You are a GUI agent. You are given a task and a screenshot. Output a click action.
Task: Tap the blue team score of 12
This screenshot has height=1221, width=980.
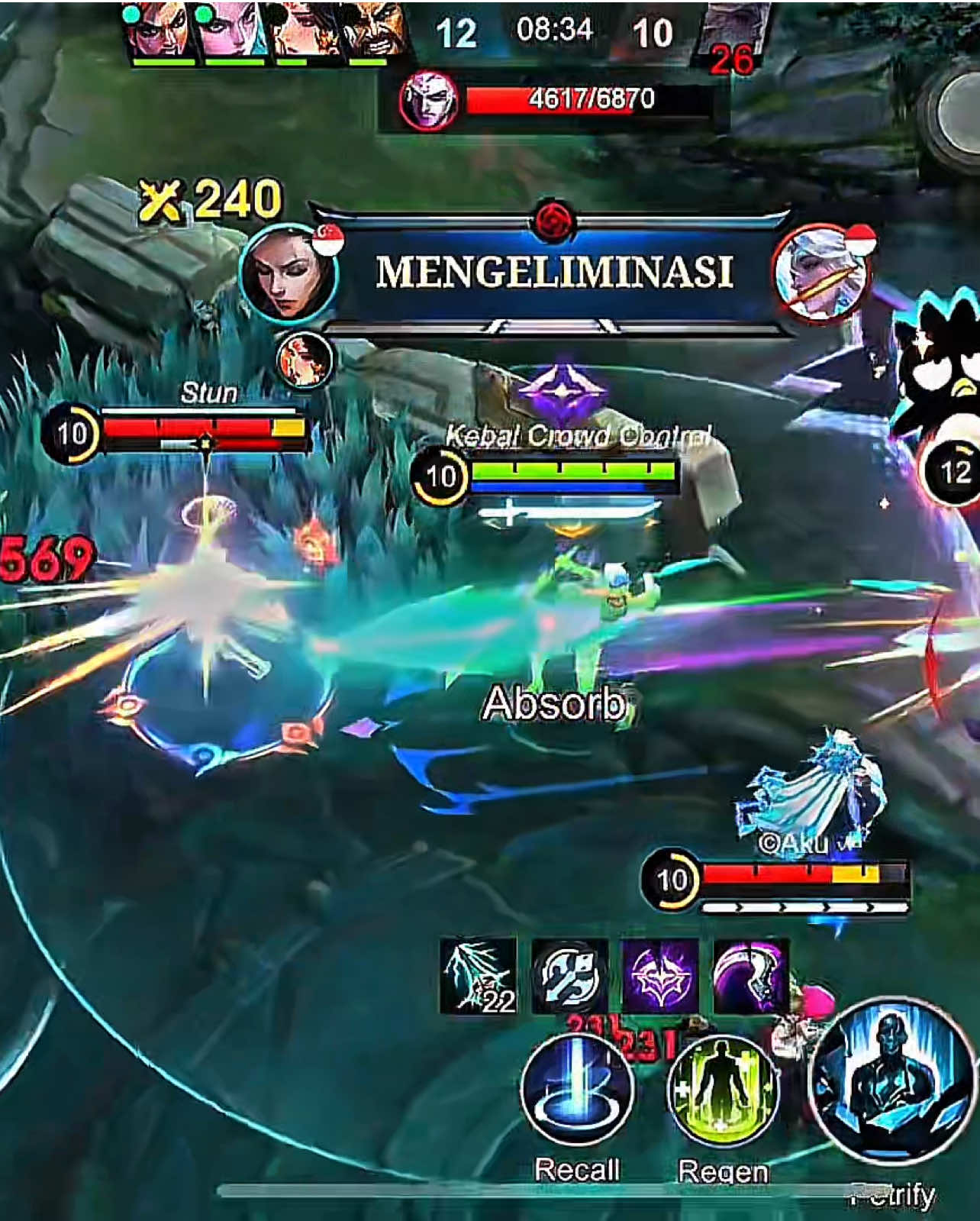456,33
